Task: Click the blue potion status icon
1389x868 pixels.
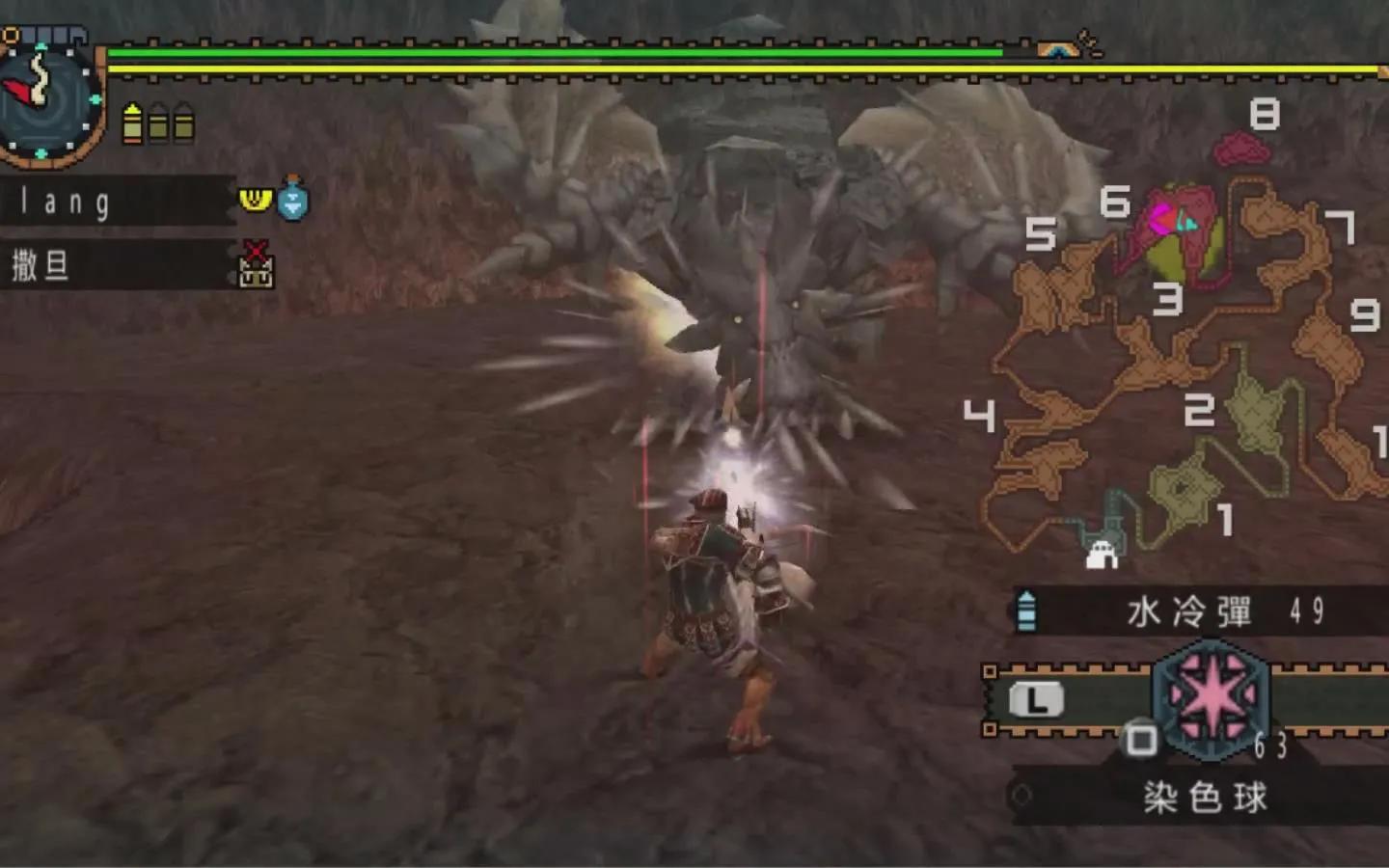Action: coord(292,199)
